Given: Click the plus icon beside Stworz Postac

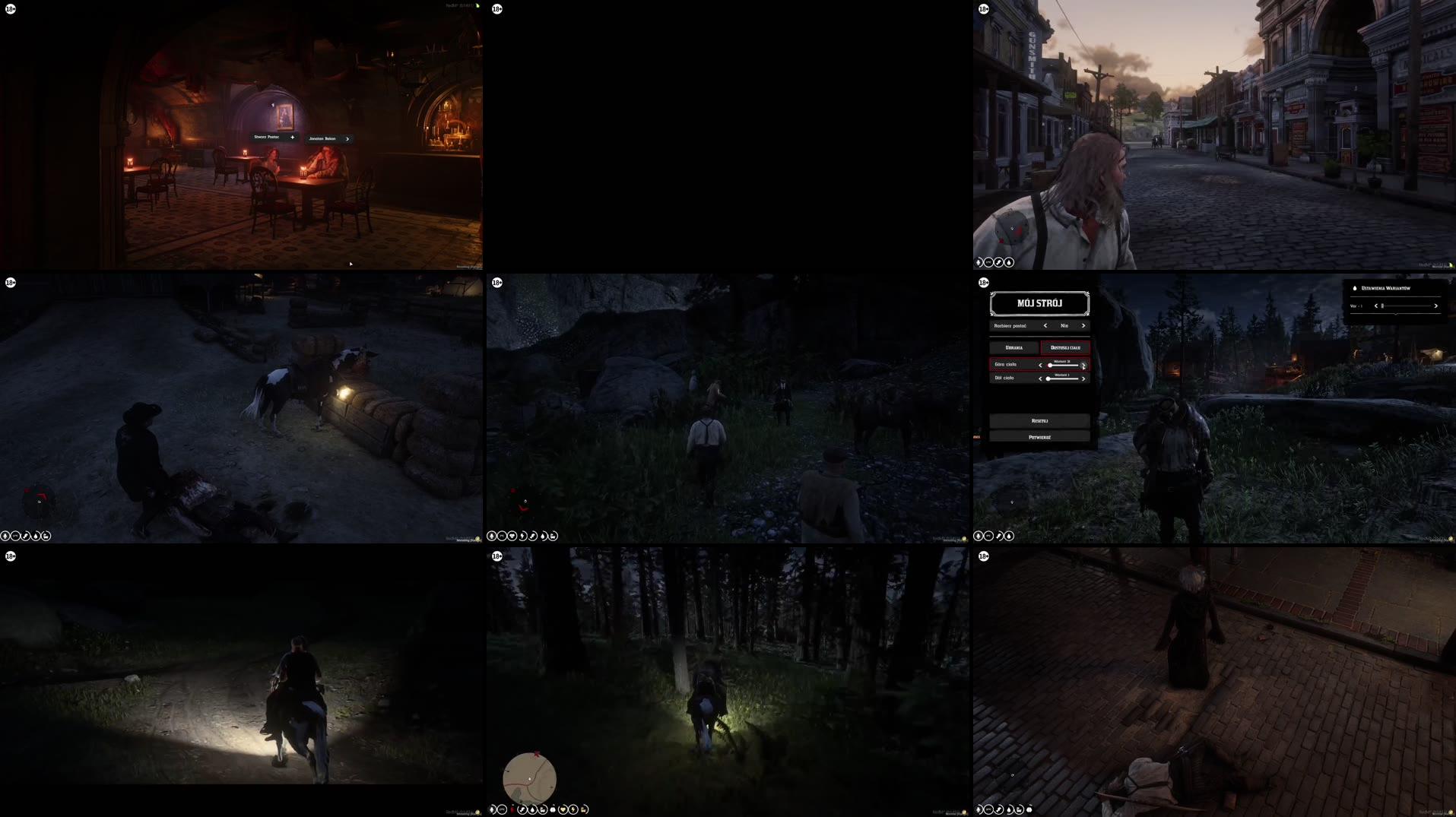Looking at the screenshot, I should tap(293, 137).
